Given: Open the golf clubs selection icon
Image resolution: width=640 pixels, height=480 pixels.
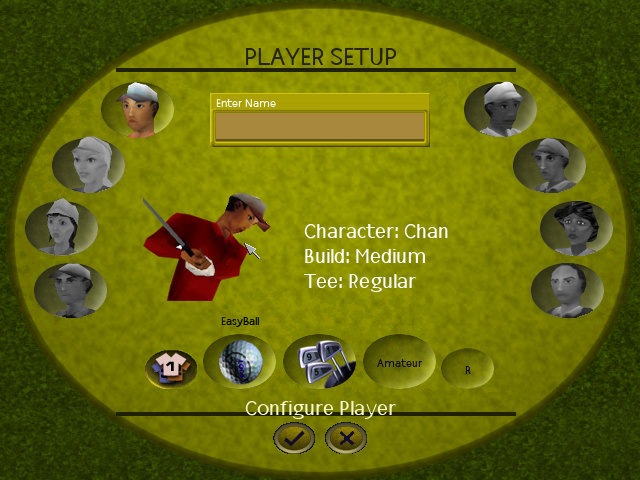Looking at the screenshot, I should tap(320, 361).
